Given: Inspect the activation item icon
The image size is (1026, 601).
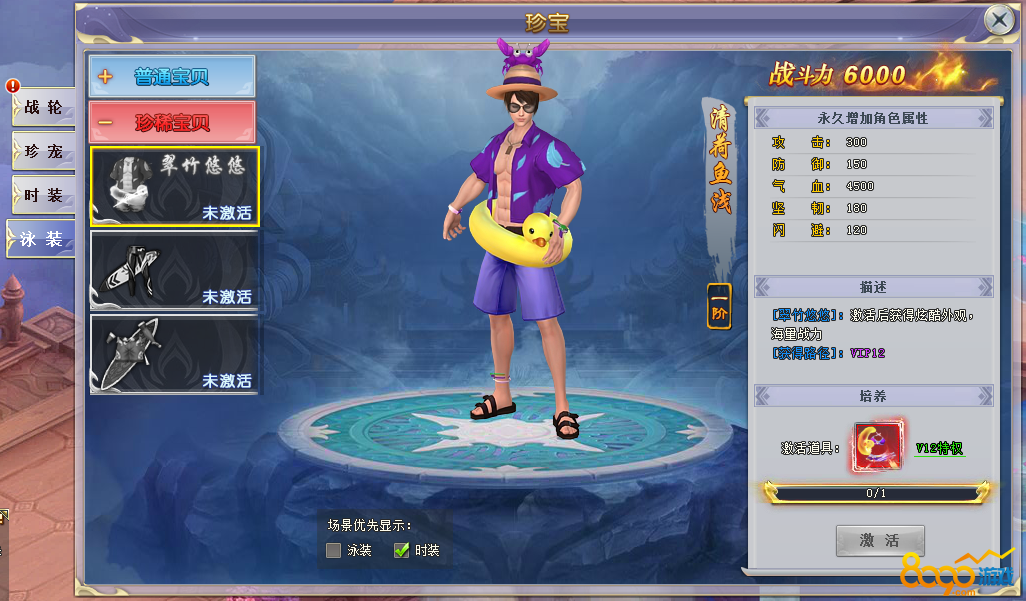Looking at the screenshot, I should pyautogui.click(x=875, y=447).
